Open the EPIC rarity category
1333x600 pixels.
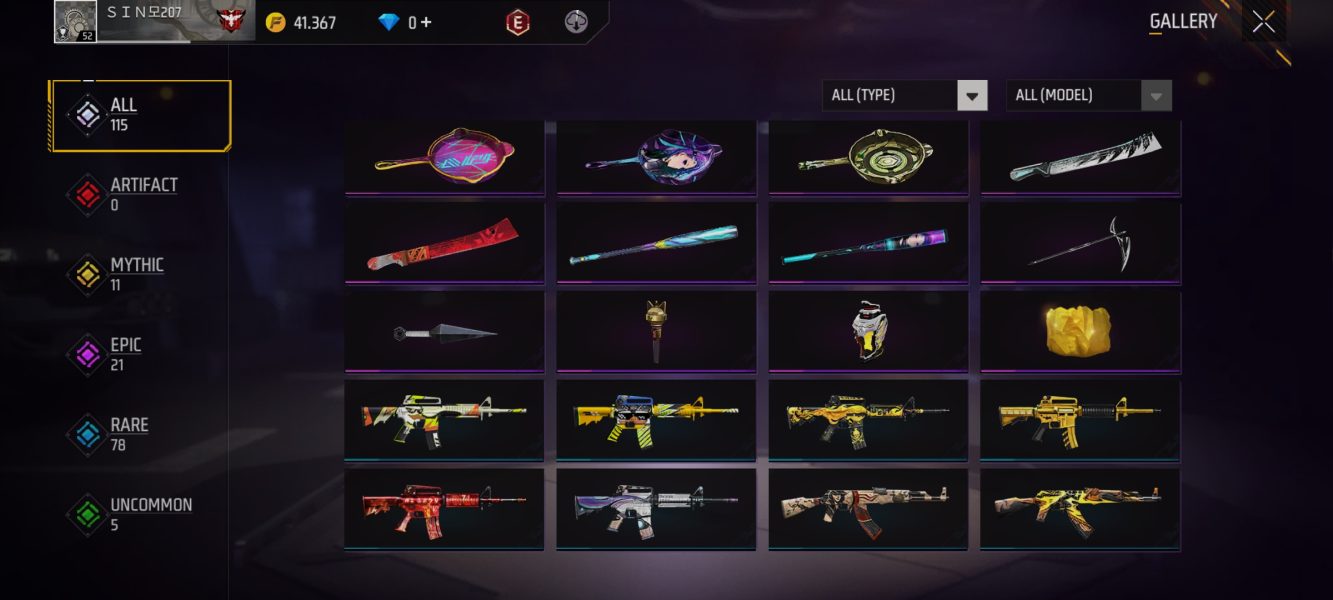click(x=140, y=354)
